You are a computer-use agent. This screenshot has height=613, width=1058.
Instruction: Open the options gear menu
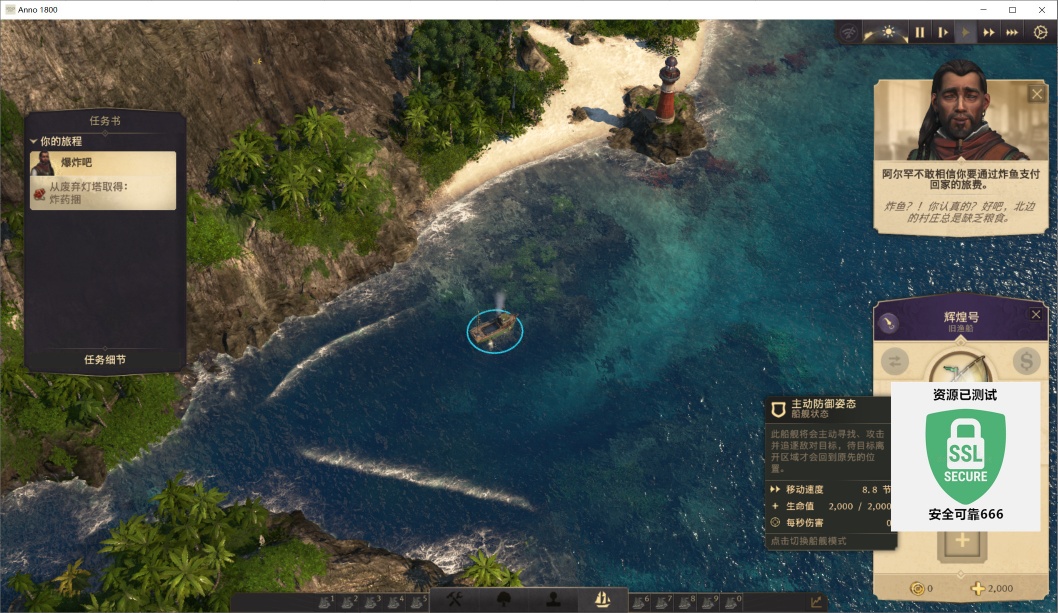(1040, 32)
